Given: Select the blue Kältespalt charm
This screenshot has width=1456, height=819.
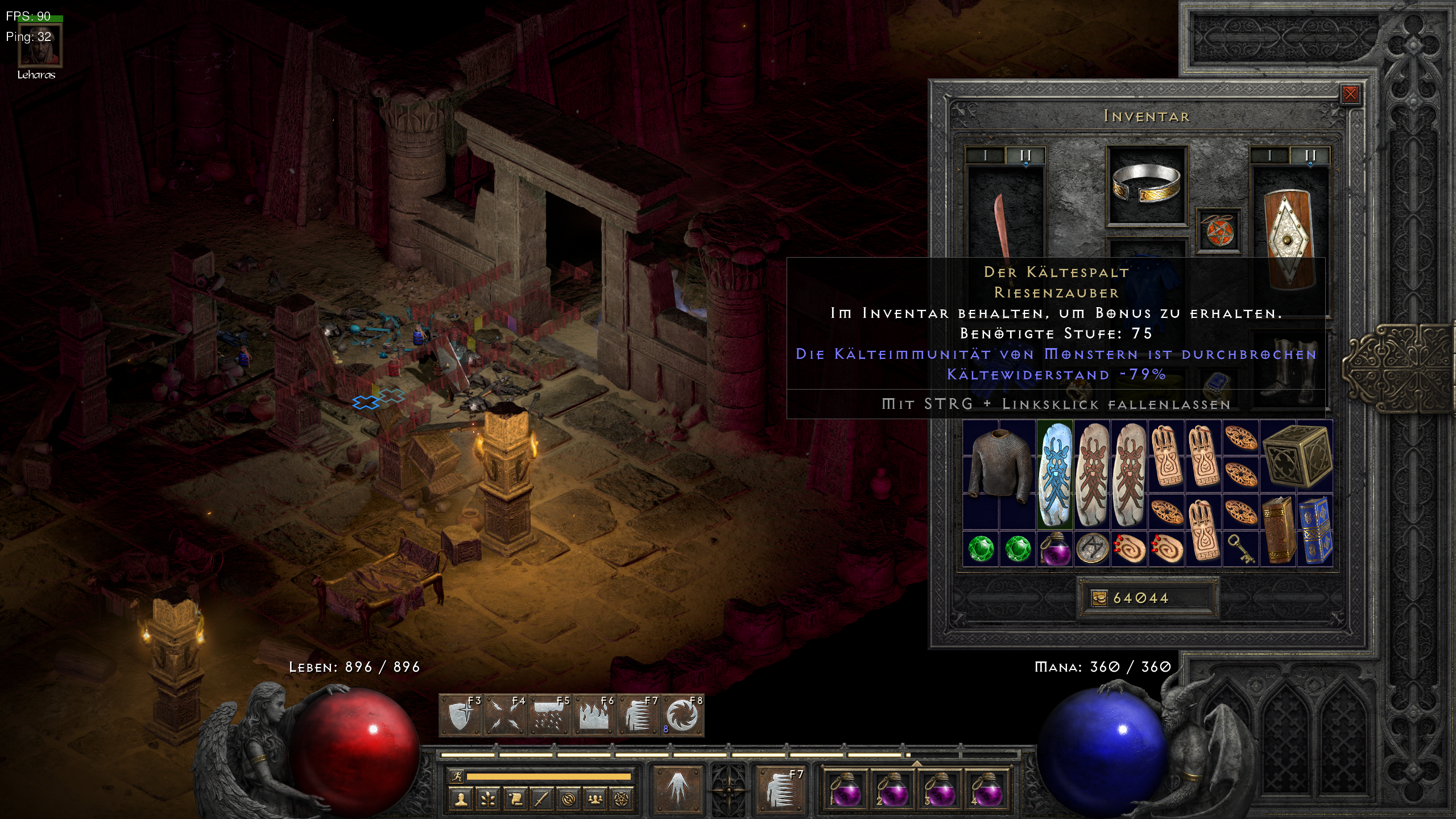Looking at the screenshot, I should click(x=1055, y=473).
